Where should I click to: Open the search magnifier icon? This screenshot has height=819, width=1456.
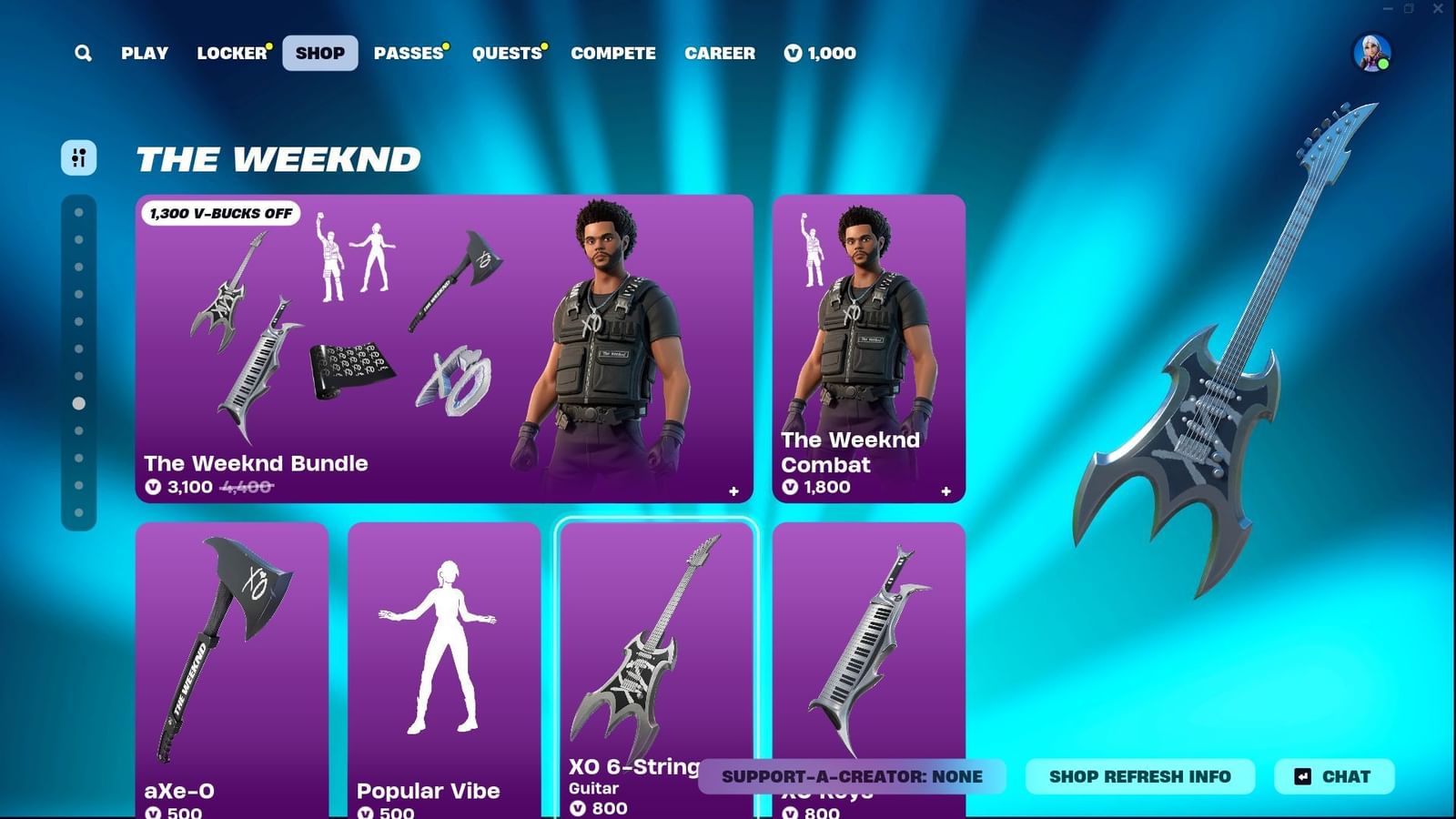83,53
